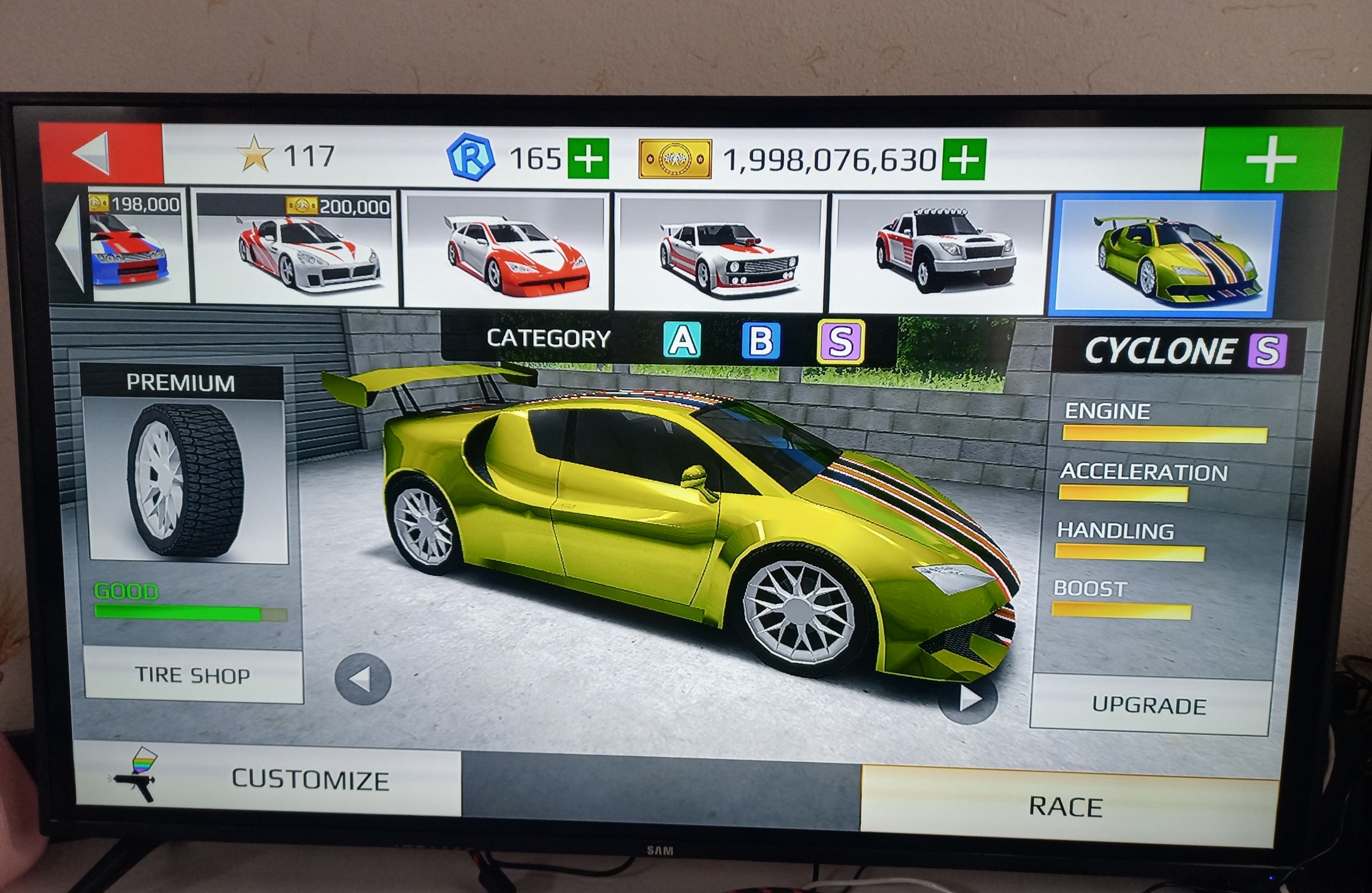Buy more cash via the cash plus button
The width and height of the screenshot is (1372, 893).
[x=963, y=159]
